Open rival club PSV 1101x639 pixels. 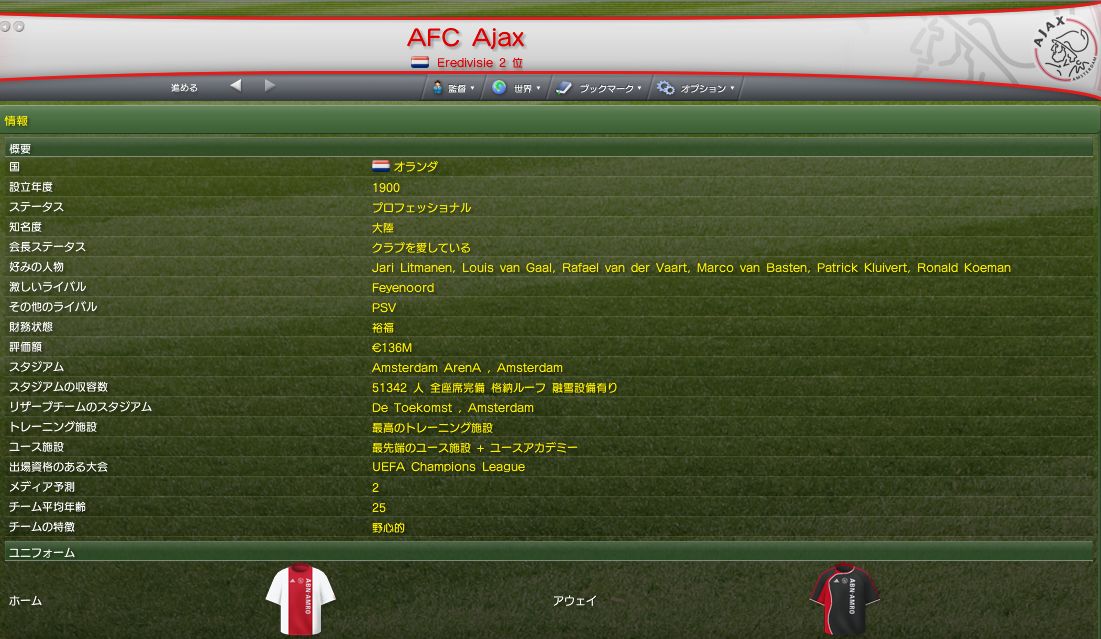[383, 307]
